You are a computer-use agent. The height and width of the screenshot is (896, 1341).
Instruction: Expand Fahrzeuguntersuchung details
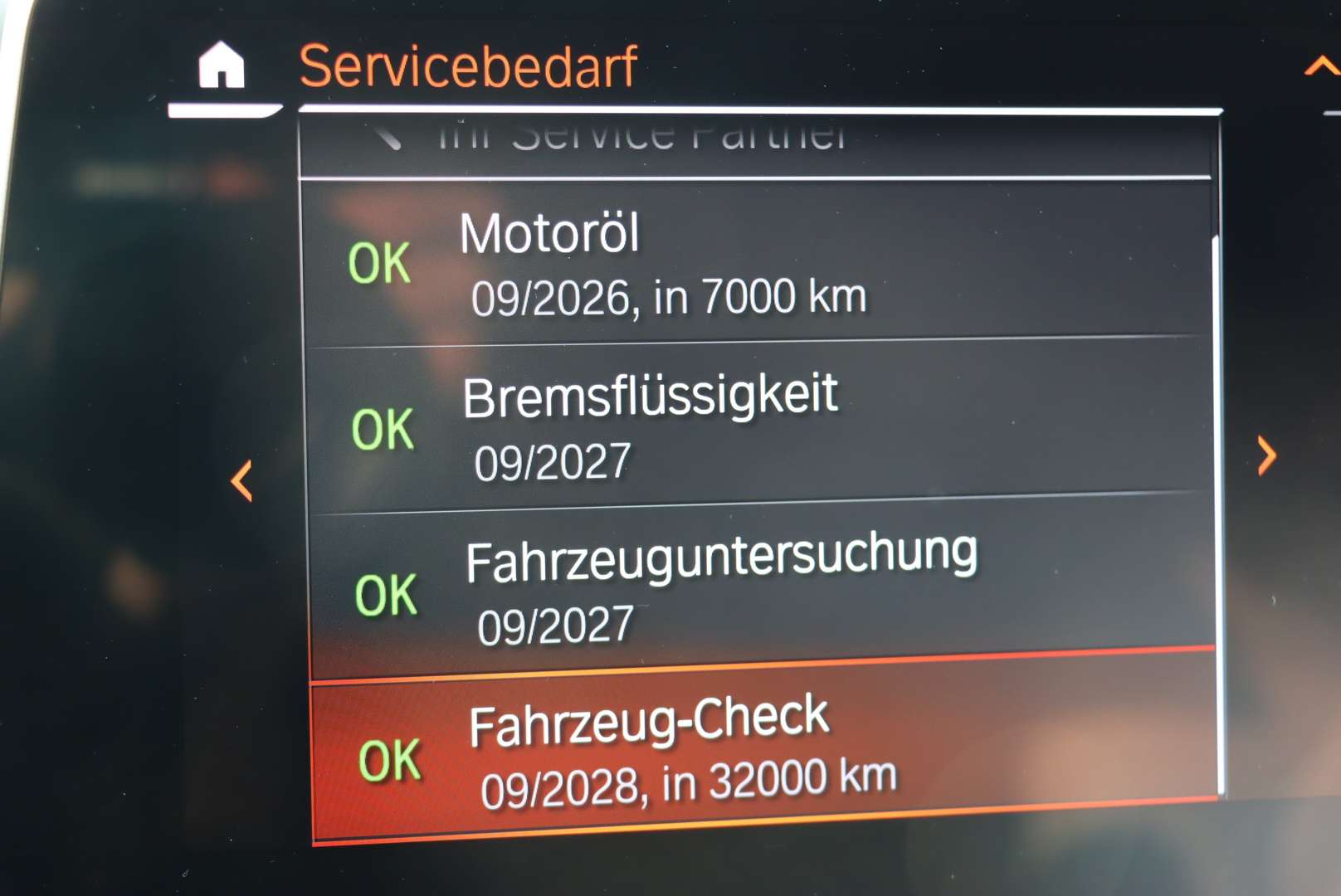pos(747,585)
